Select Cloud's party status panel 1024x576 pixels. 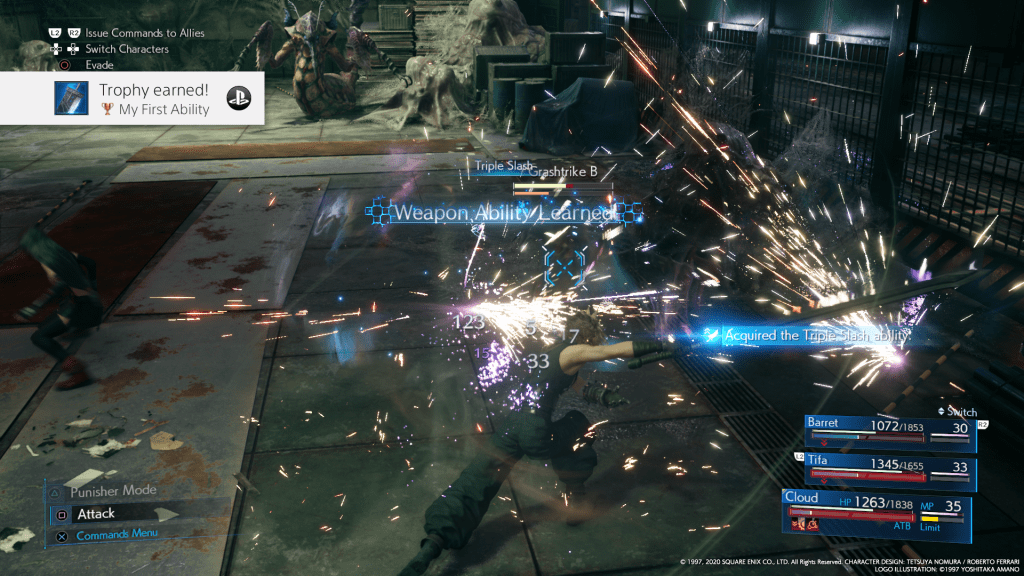pyautogui.click(x=878, y=508)
